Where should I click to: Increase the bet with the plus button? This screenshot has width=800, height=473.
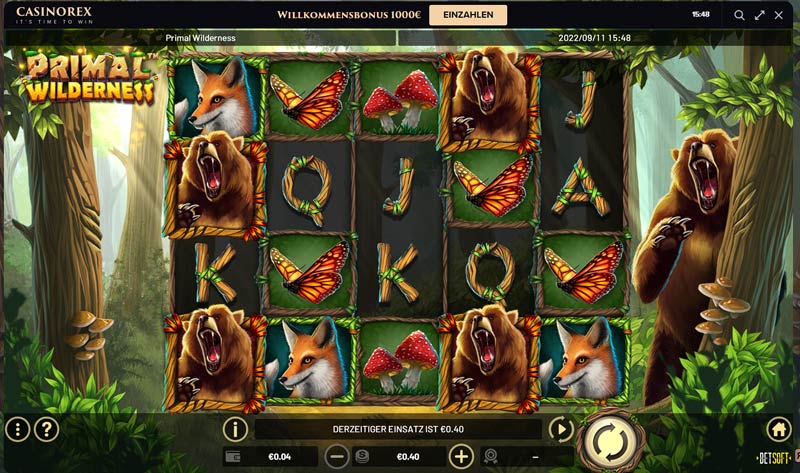461,457
